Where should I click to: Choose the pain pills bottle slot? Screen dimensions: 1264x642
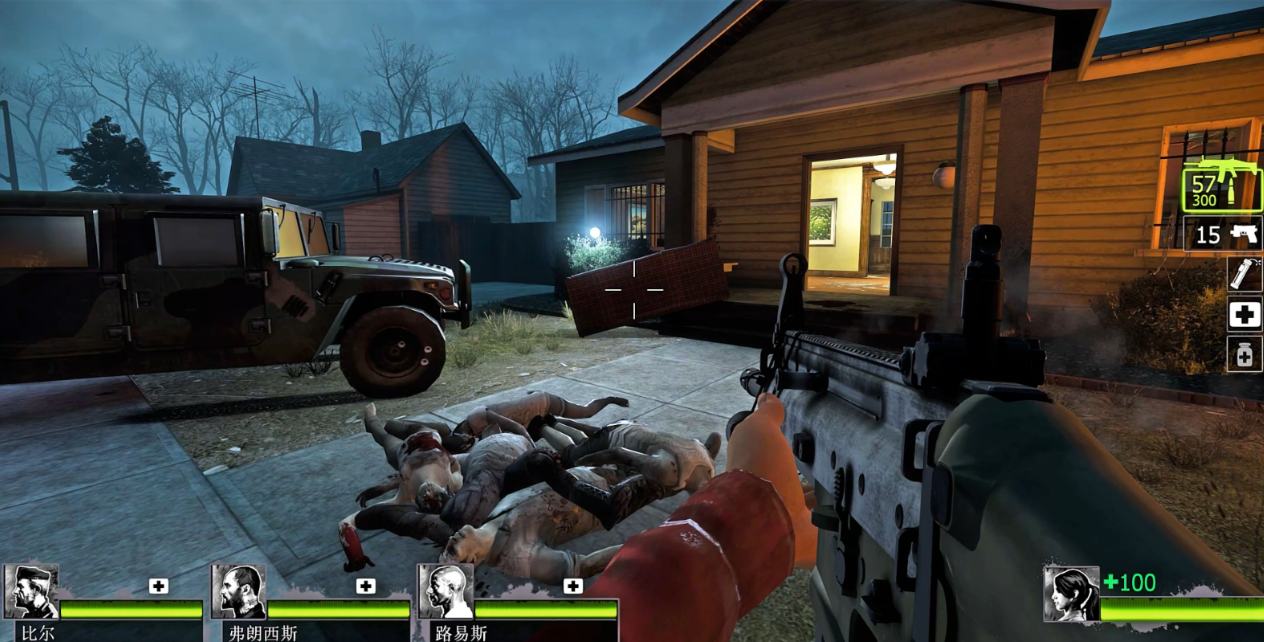[x=1245, y=354]
